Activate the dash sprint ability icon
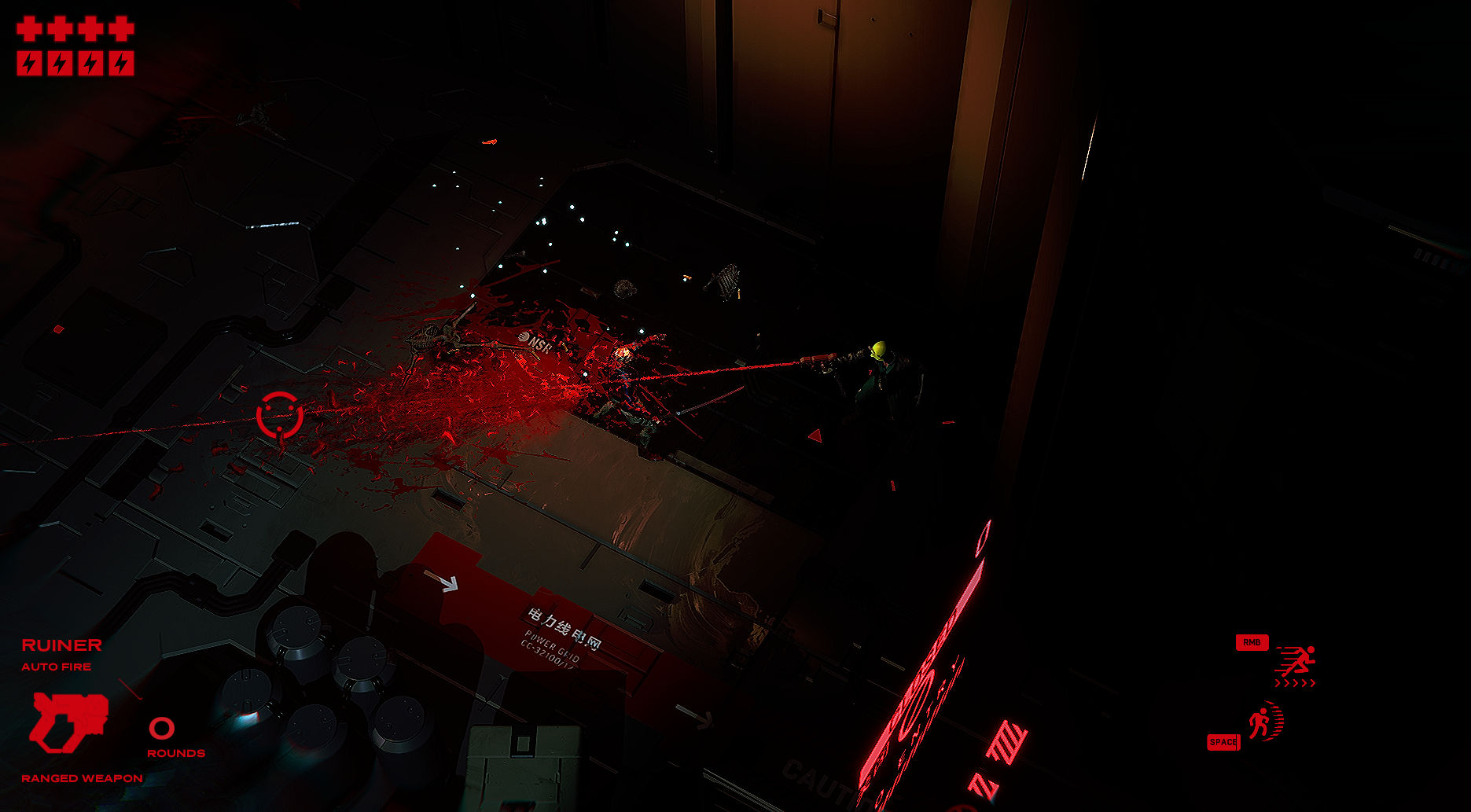1471x812 pixels. 1296,665
